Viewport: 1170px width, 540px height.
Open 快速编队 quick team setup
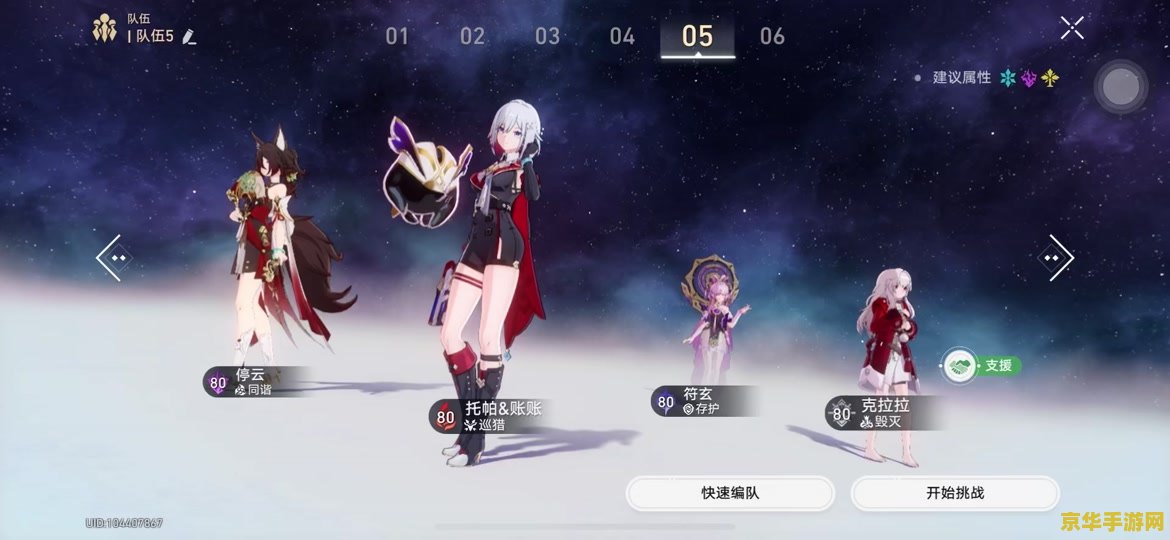(x=730, y=493)
